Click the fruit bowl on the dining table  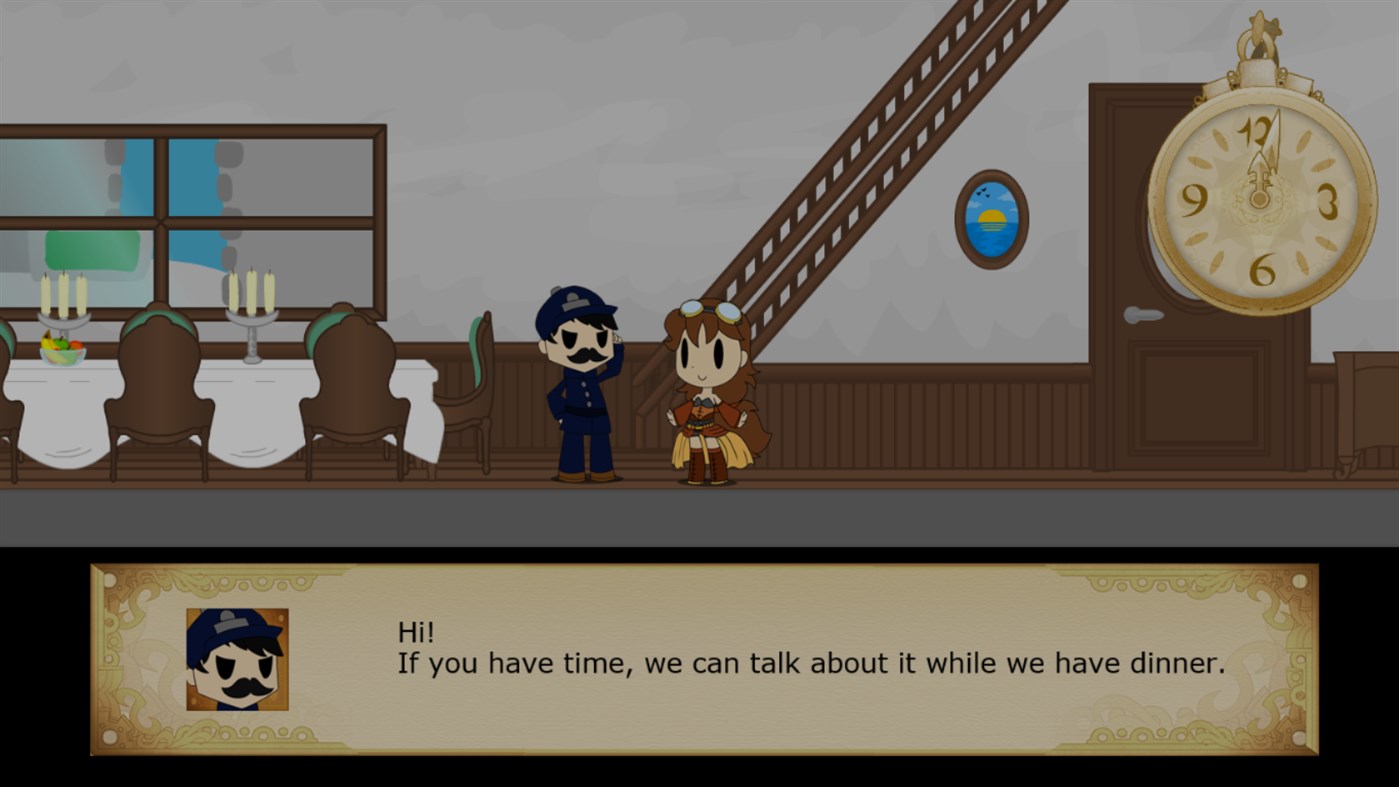[x=60, y=347]
